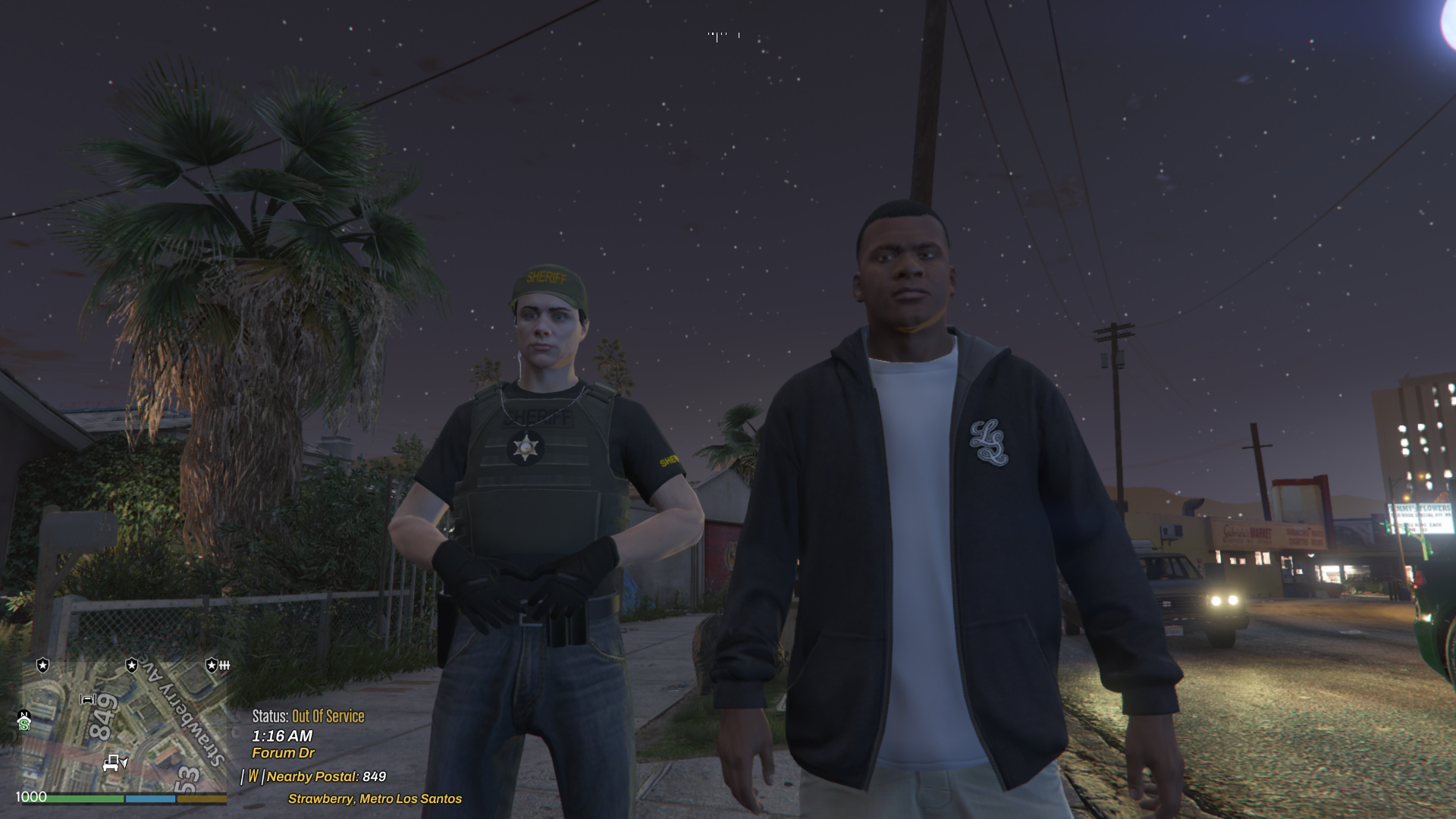Select the police badge blip with jail bars
Screen dimensions: 1456x819
pos(217,665)
